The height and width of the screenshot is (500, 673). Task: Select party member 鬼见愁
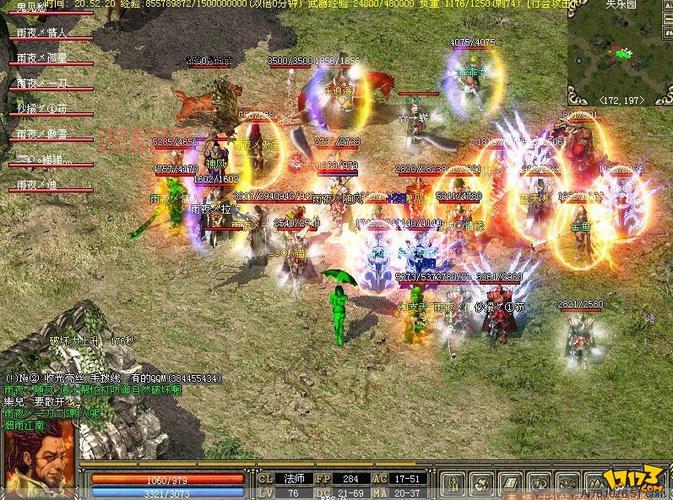click(32, 7)
